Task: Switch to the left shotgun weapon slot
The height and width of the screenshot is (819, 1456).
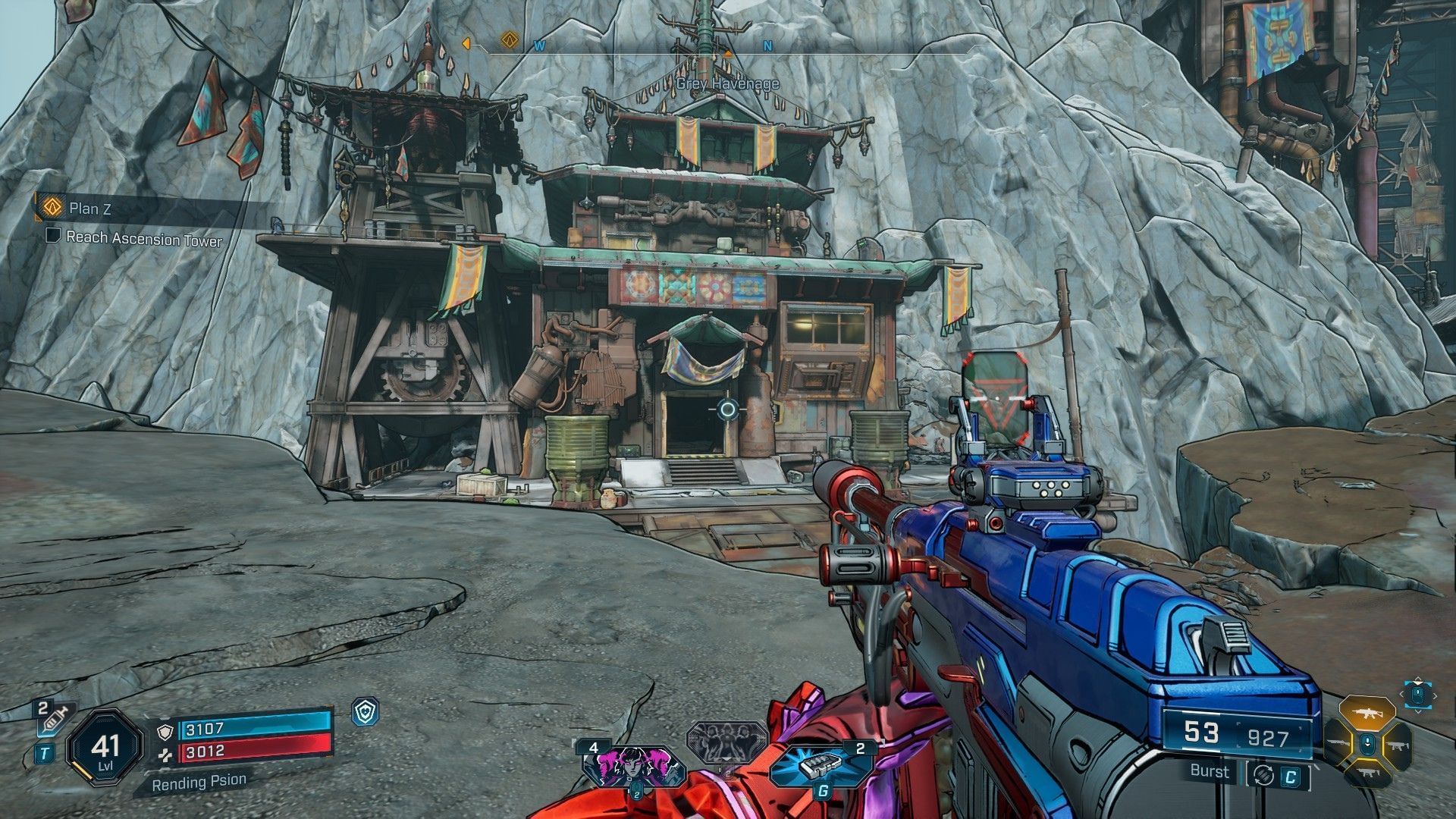Action: click(1340, 745)
